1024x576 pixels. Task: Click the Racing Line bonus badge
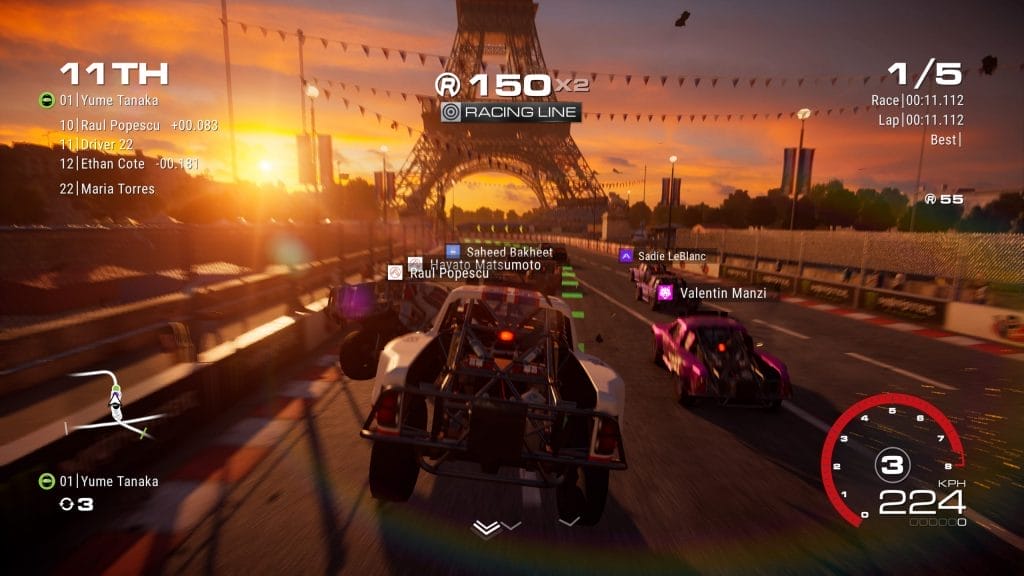(510, 112)
